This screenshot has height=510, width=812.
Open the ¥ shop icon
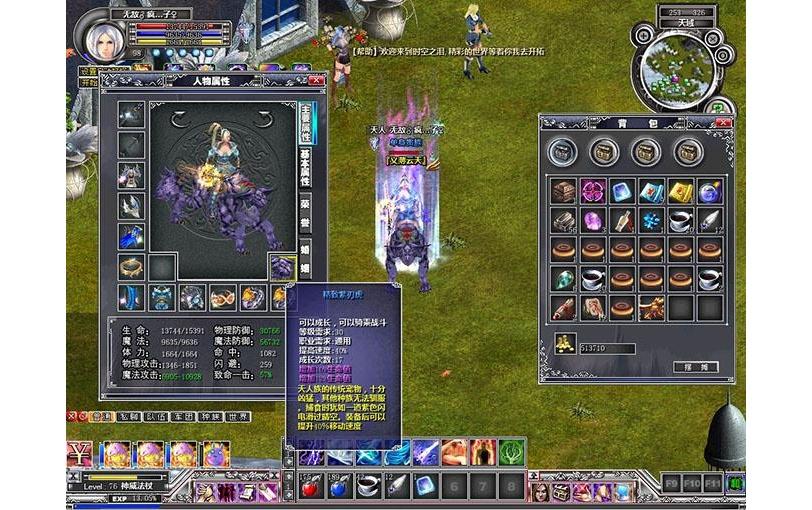click(80, 454)
